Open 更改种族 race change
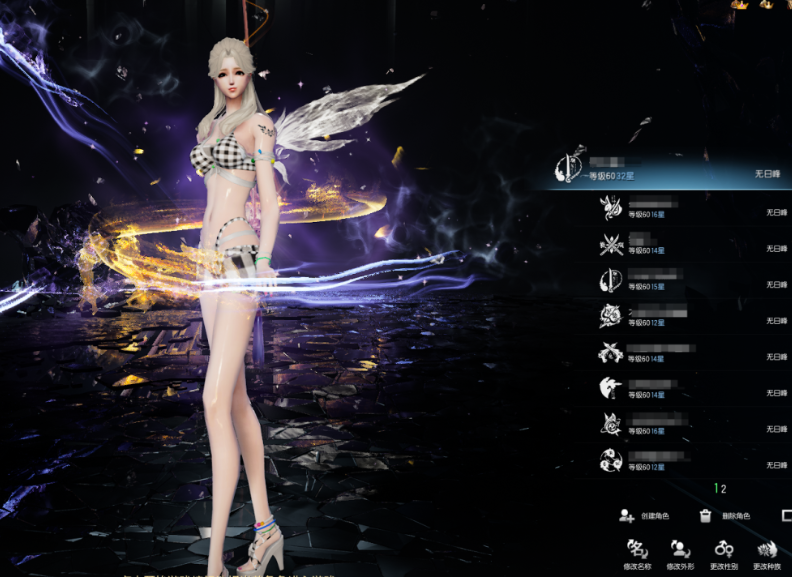 766,552
